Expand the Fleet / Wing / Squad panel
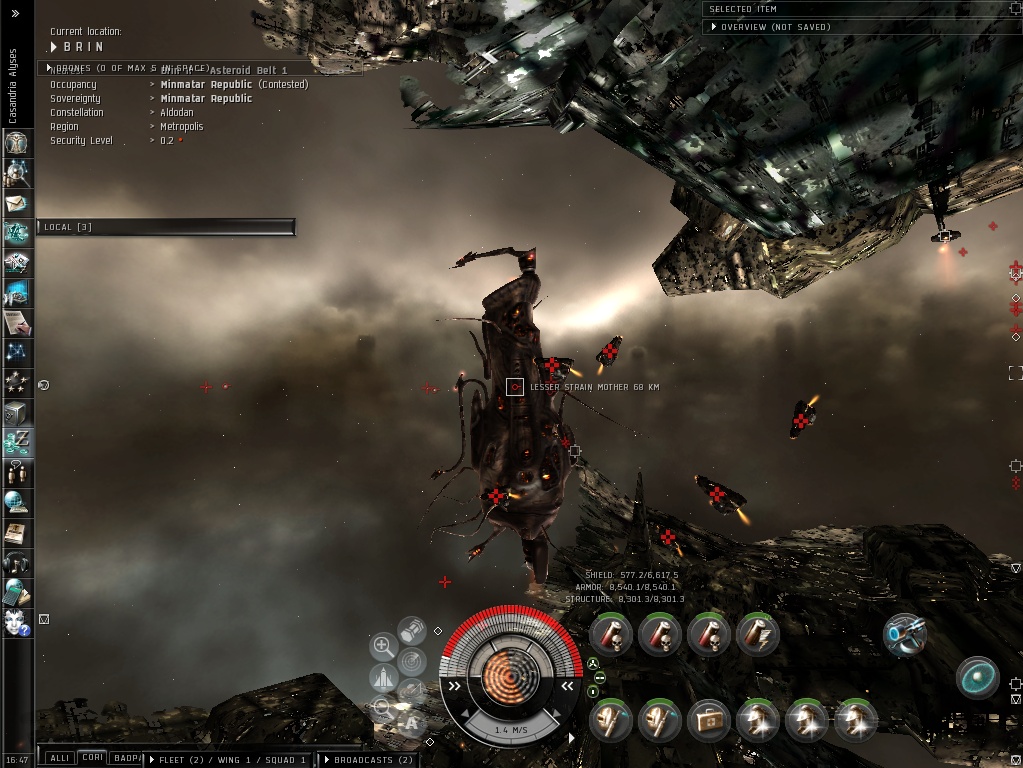Viewport: 1023px width, 768px height. click(x=229, y=760)
